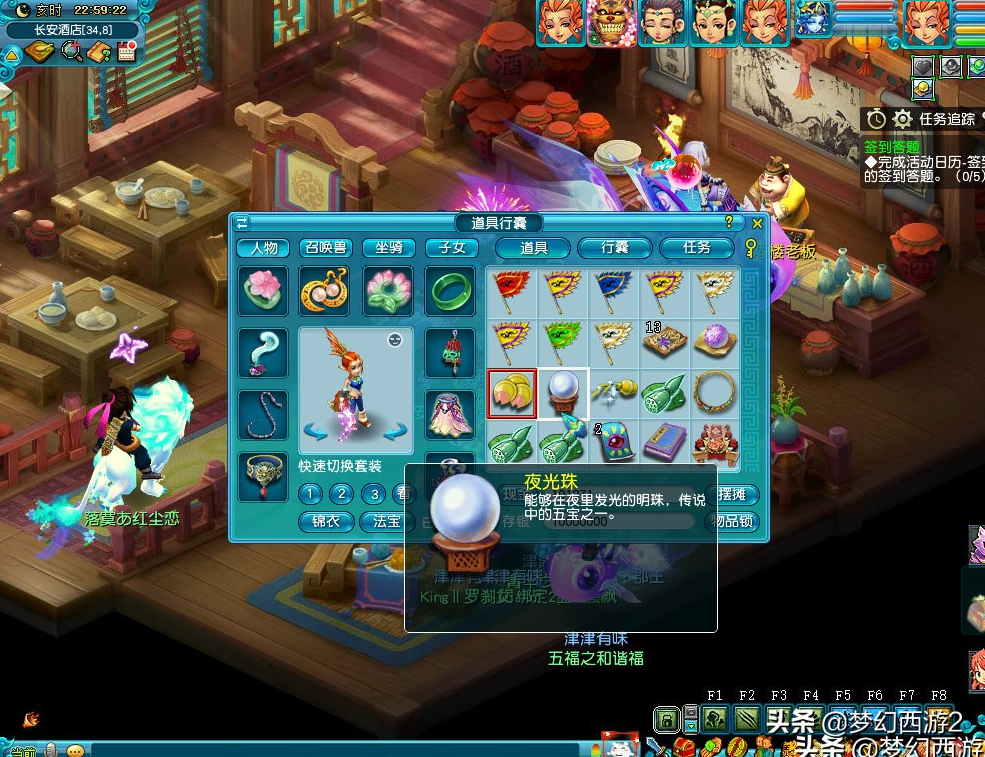Image resolution: width=985 pixels, height=757 pixels.
Task: Select the 夜光珠 glowing pearl item
Action: click(x=563, y=392)
